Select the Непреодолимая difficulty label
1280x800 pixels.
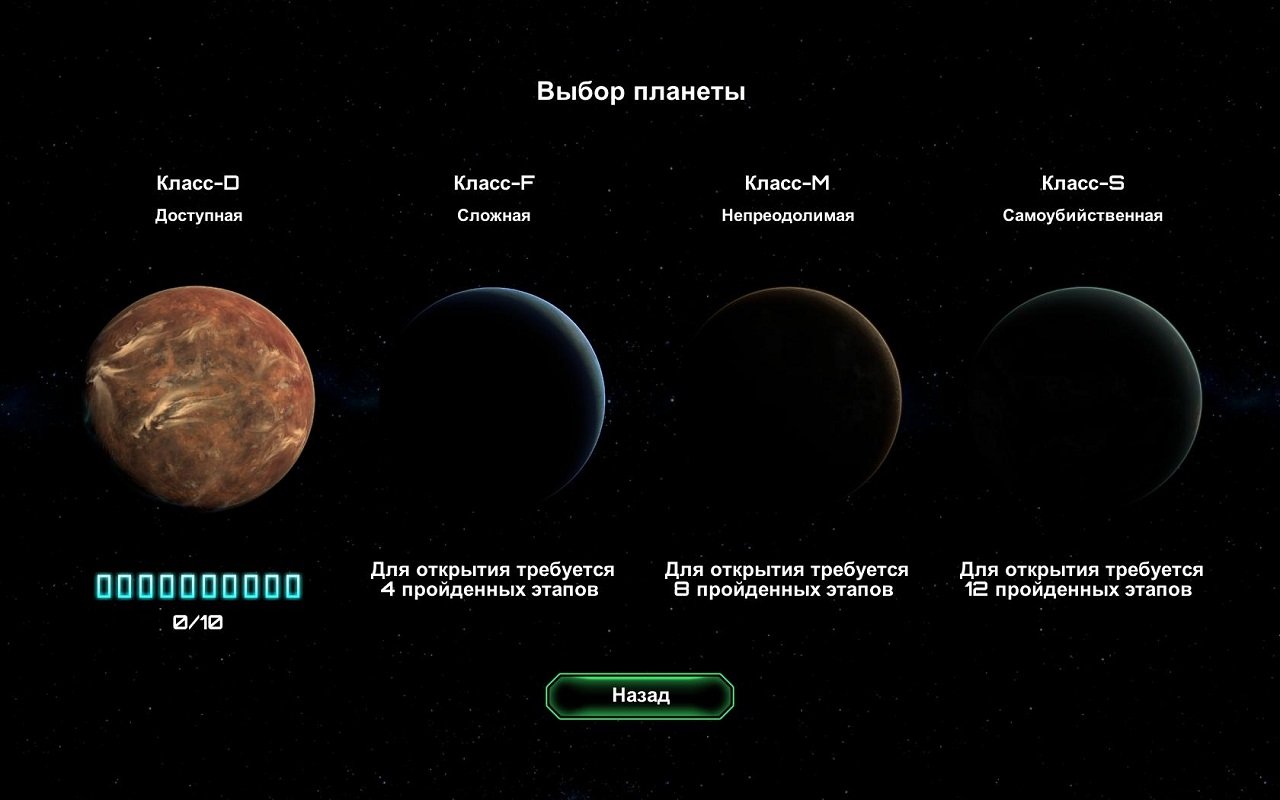coord(790,214)
